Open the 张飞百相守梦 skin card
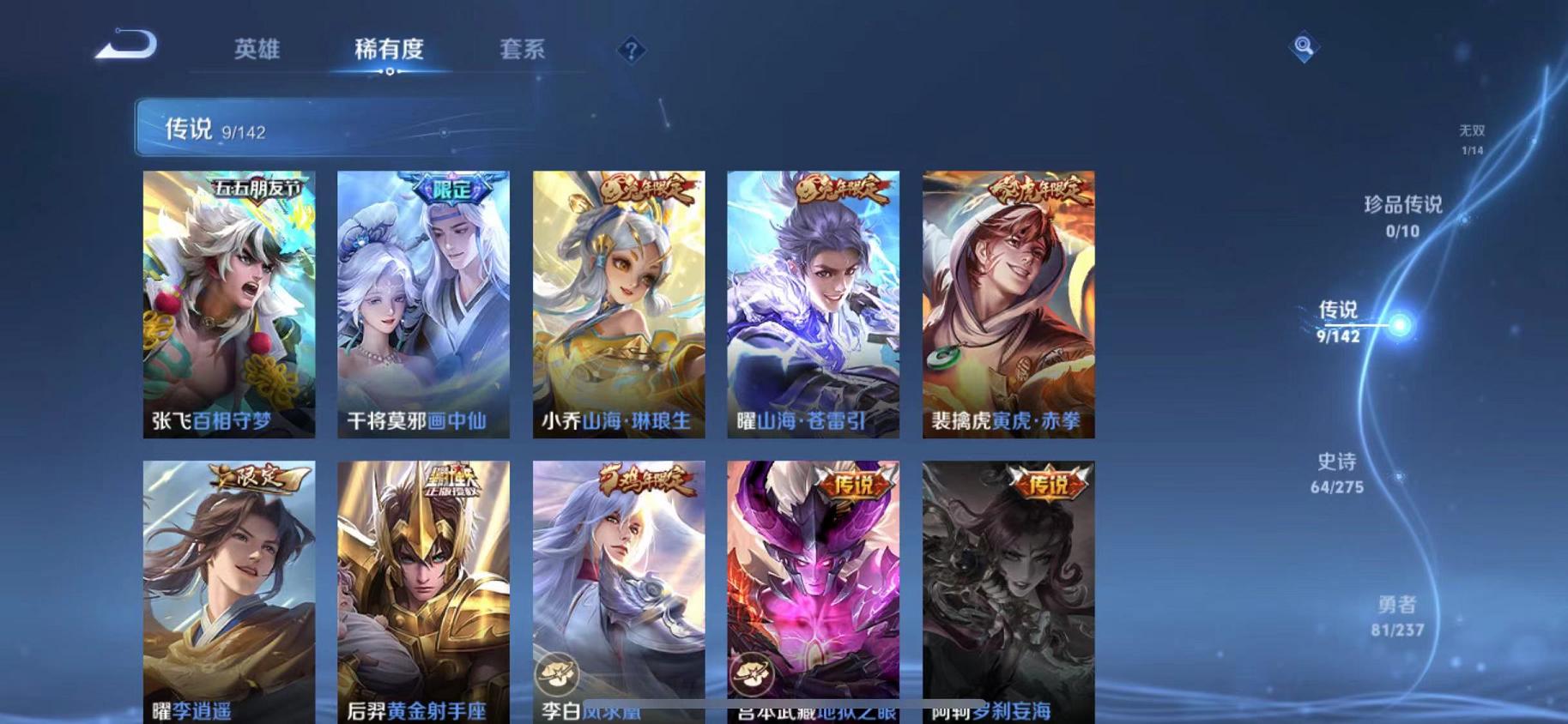 [x=229, y=305]
